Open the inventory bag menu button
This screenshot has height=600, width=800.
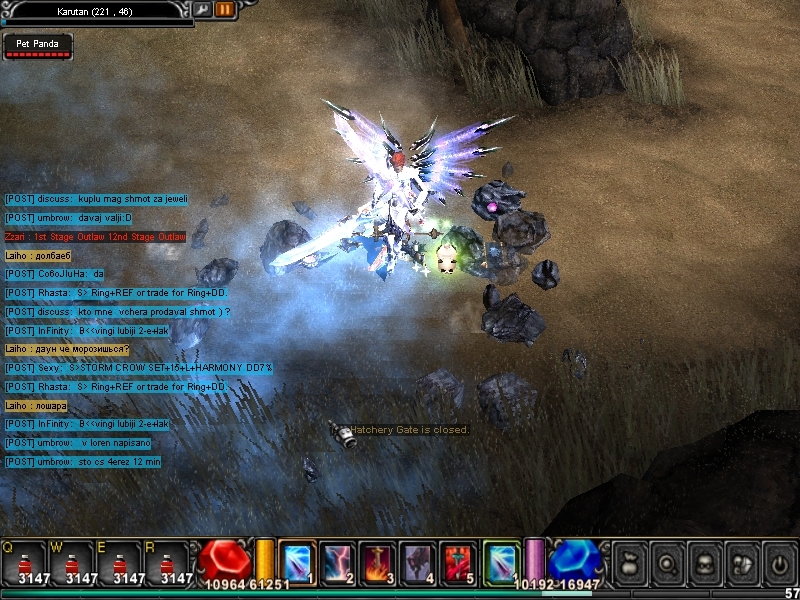pyautogui.click(x=630, y=561)
